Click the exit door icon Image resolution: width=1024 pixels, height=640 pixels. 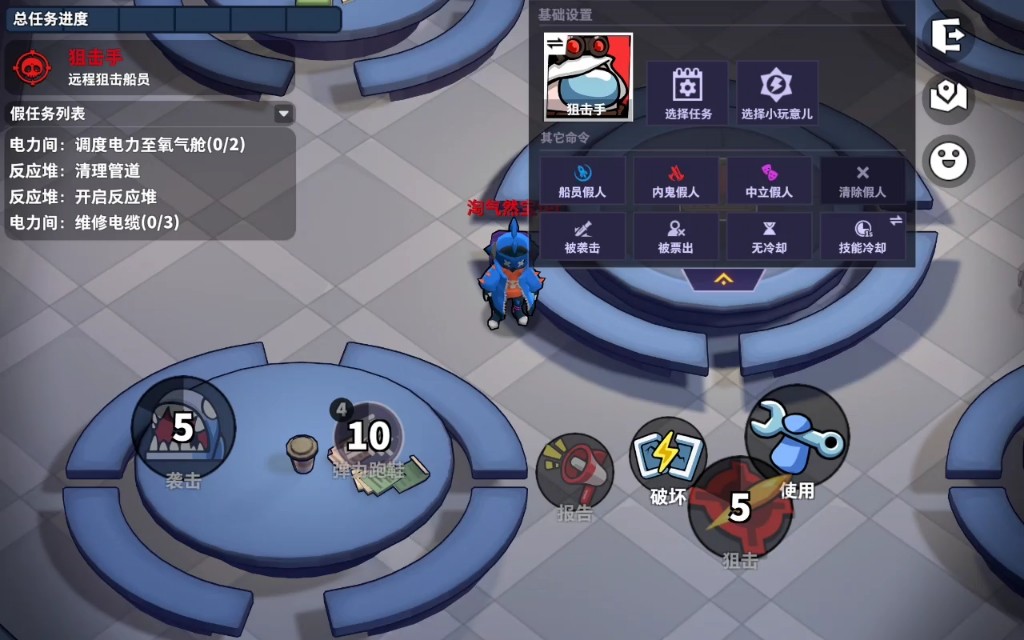click(x=947, y=36)
